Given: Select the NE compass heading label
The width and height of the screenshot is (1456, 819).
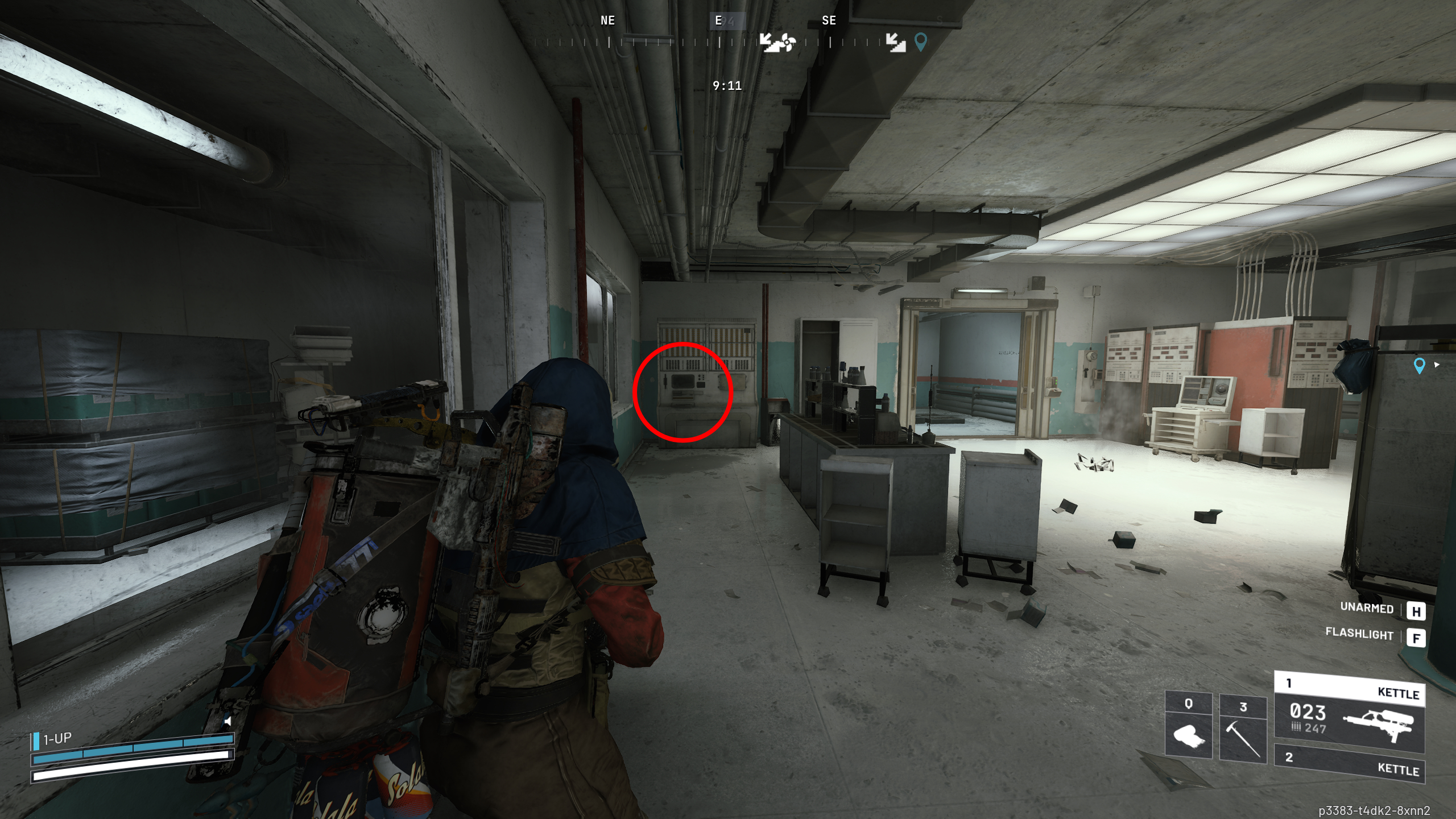Looking at the screenshot, I should (x=606, y=20).
